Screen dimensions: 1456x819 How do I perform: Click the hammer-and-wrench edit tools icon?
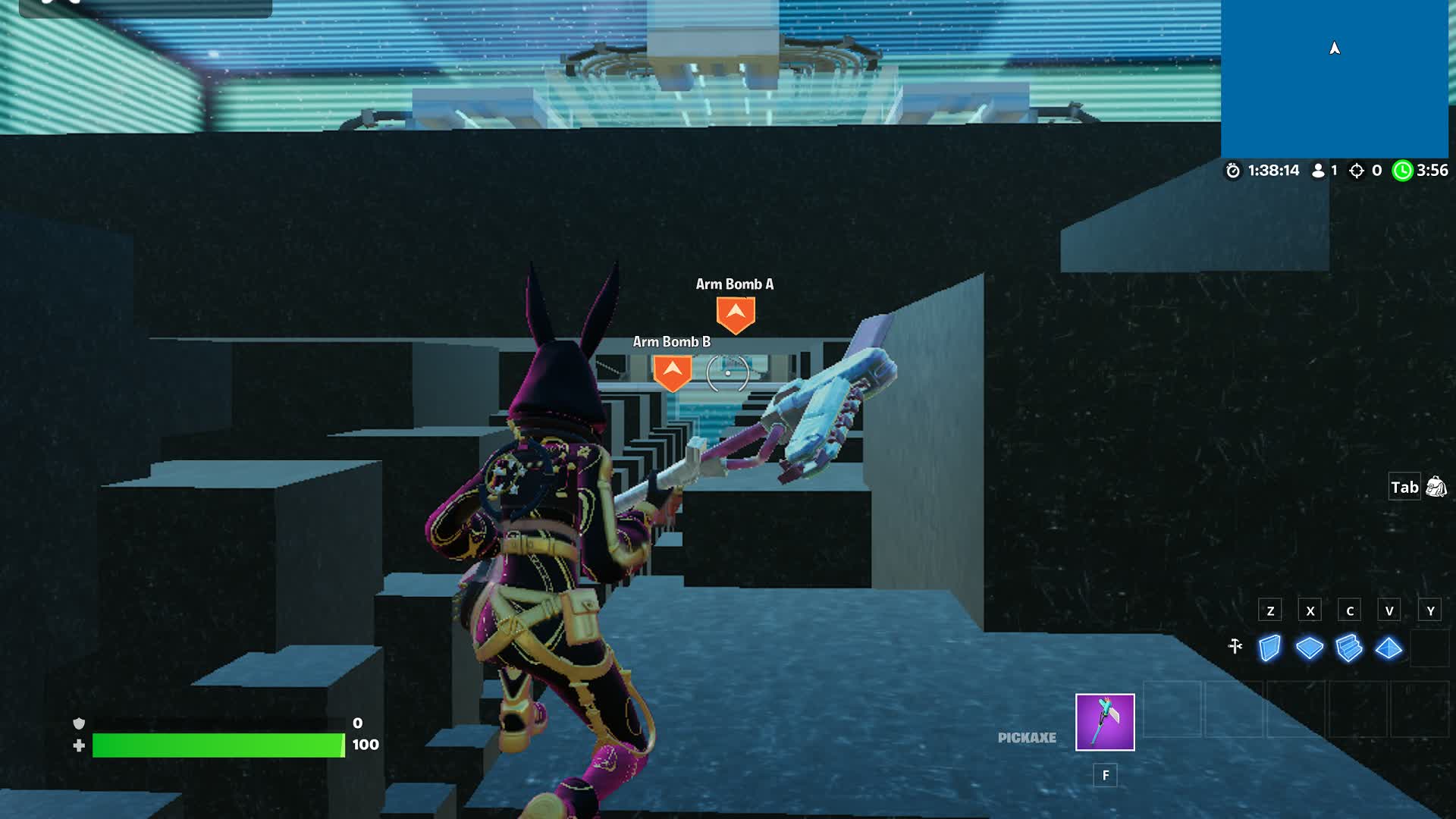point(1235,646)
